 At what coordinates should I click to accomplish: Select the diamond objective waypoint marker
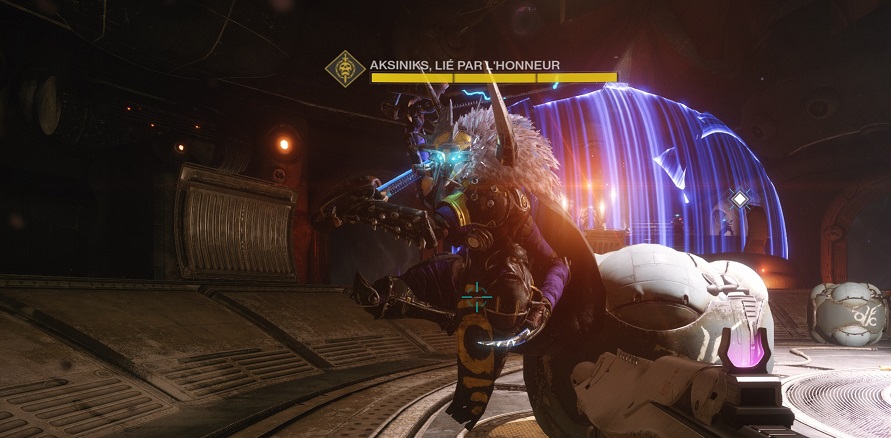(739, 199)
